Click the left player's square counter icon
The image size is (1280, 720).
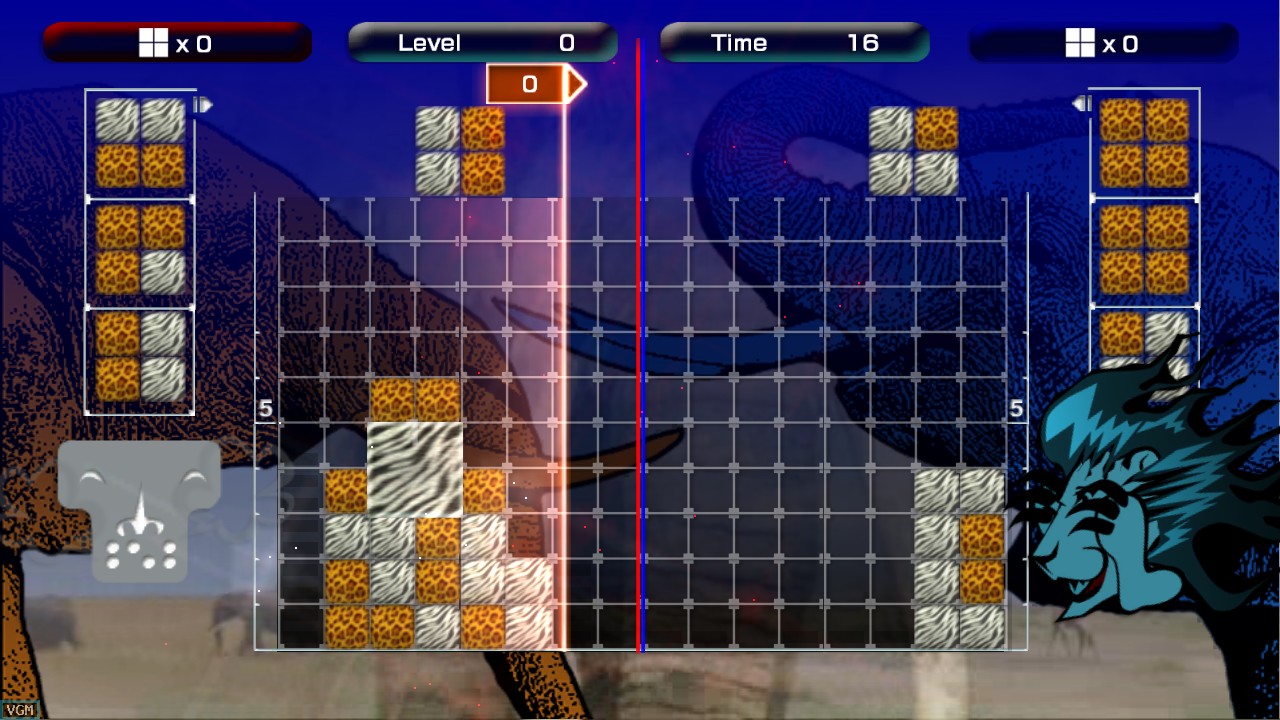152,42
